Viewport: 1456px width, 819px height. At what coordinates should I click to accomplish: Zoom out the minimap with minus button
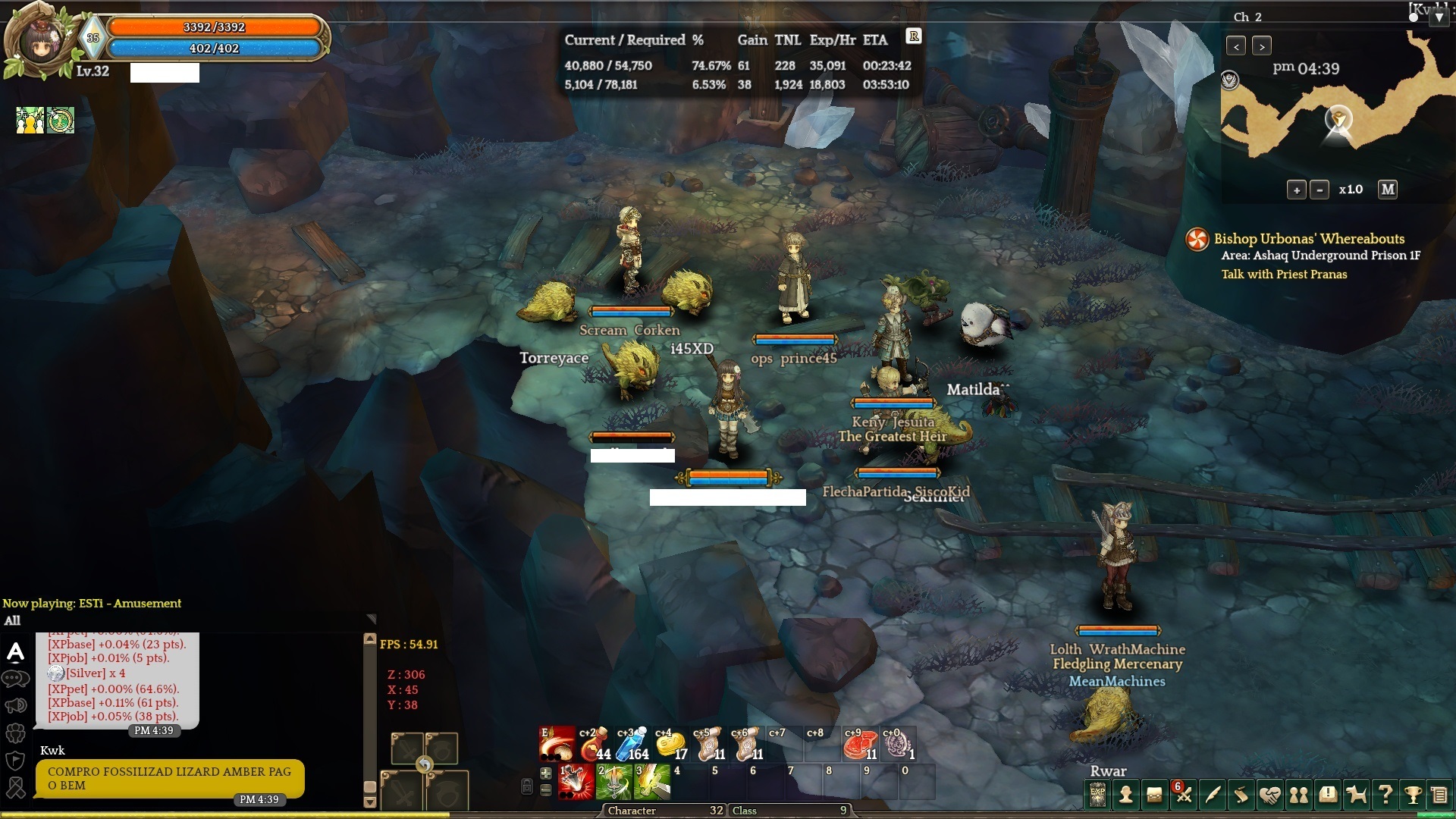coord(1319,190)
